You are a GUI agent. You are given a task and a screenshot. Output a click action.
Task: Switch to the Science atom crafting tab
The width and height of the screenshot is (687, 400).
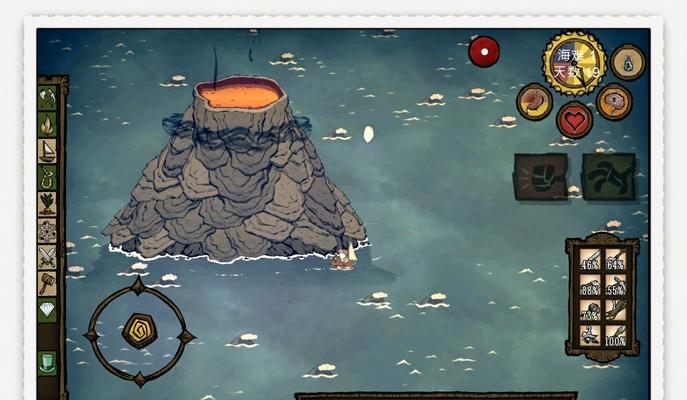pyautogui.click(x=47, y=231)
